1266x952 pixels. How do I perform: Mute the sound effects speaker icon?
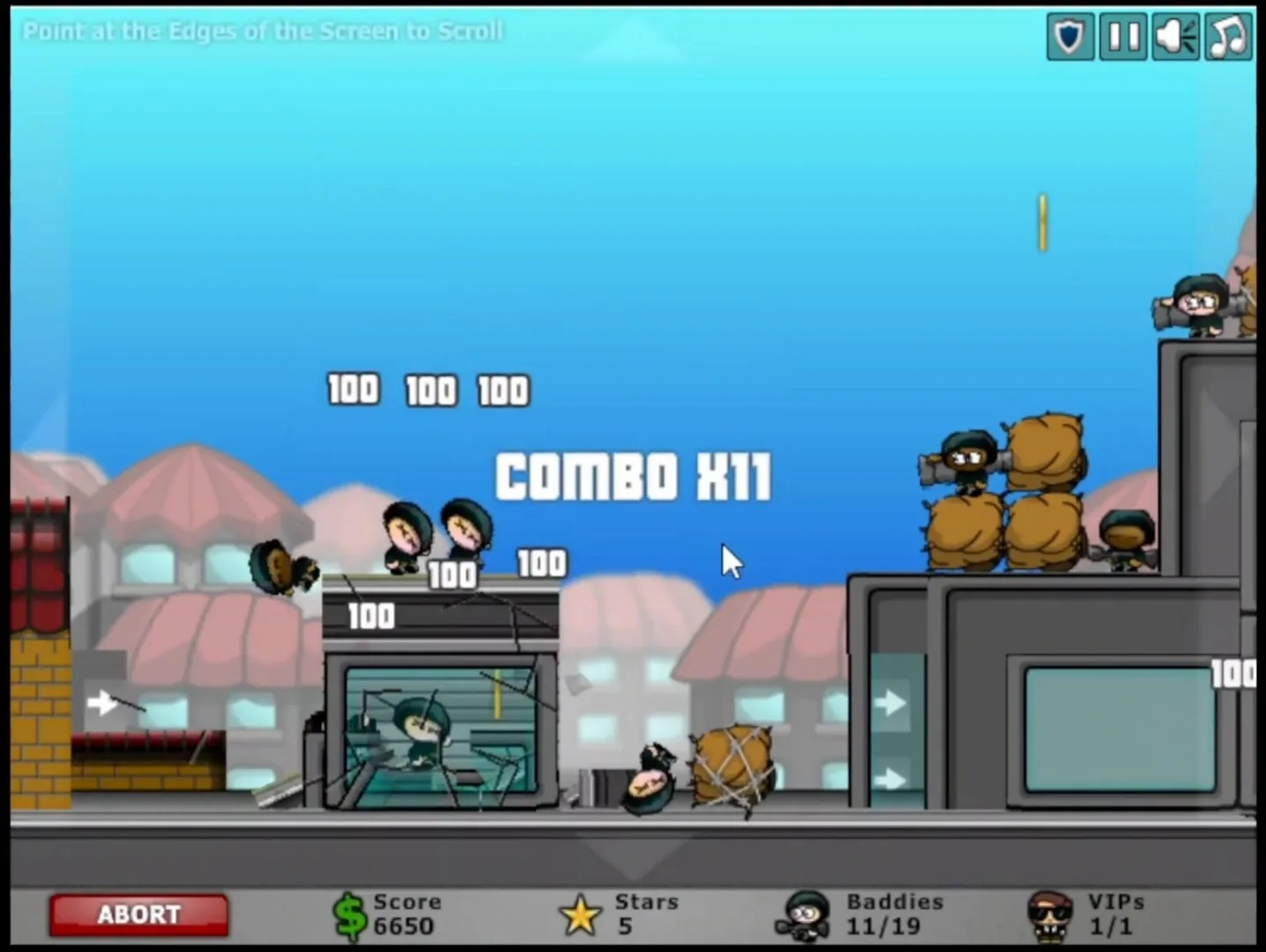click(1174, 35)
